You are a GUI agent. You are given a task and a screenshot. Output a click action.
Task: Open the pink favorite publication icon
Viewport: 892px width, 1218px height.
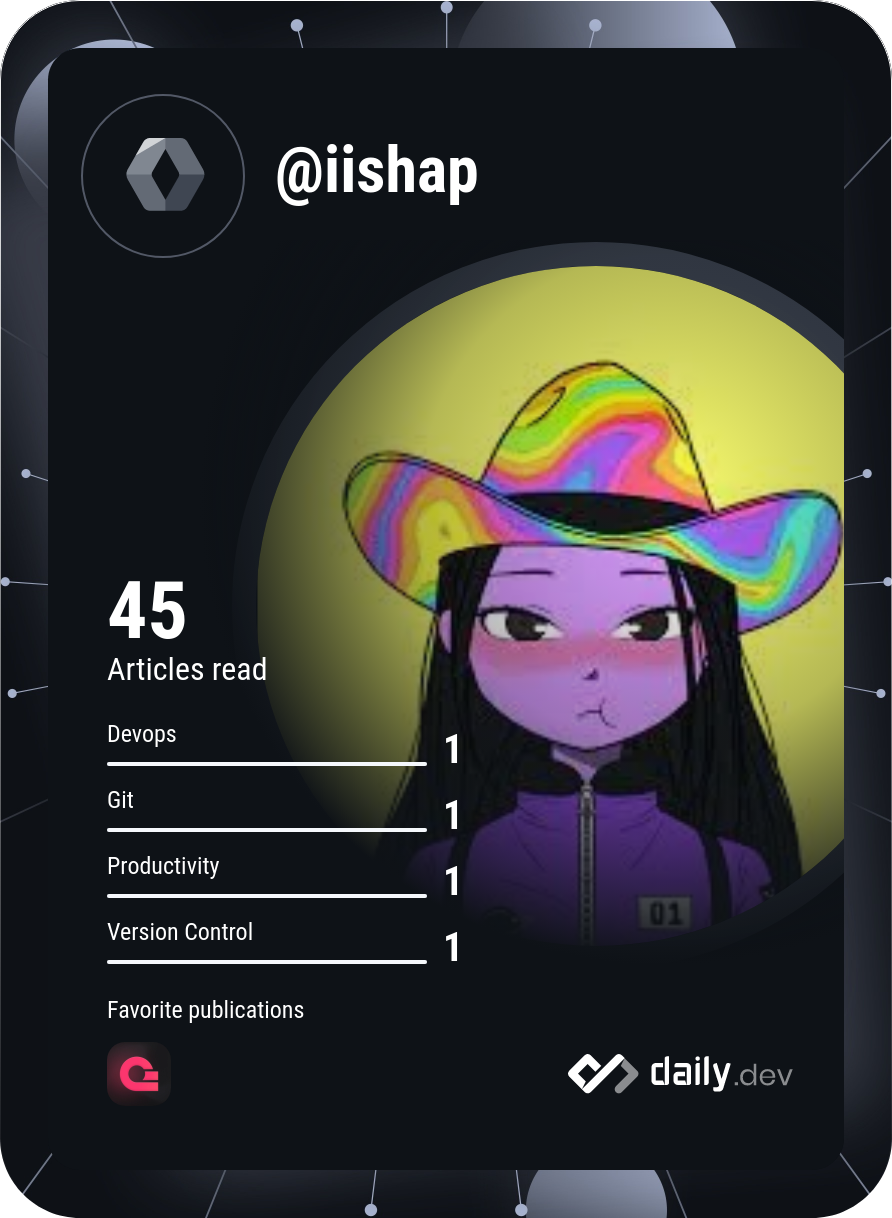(x=139, y=1074)
